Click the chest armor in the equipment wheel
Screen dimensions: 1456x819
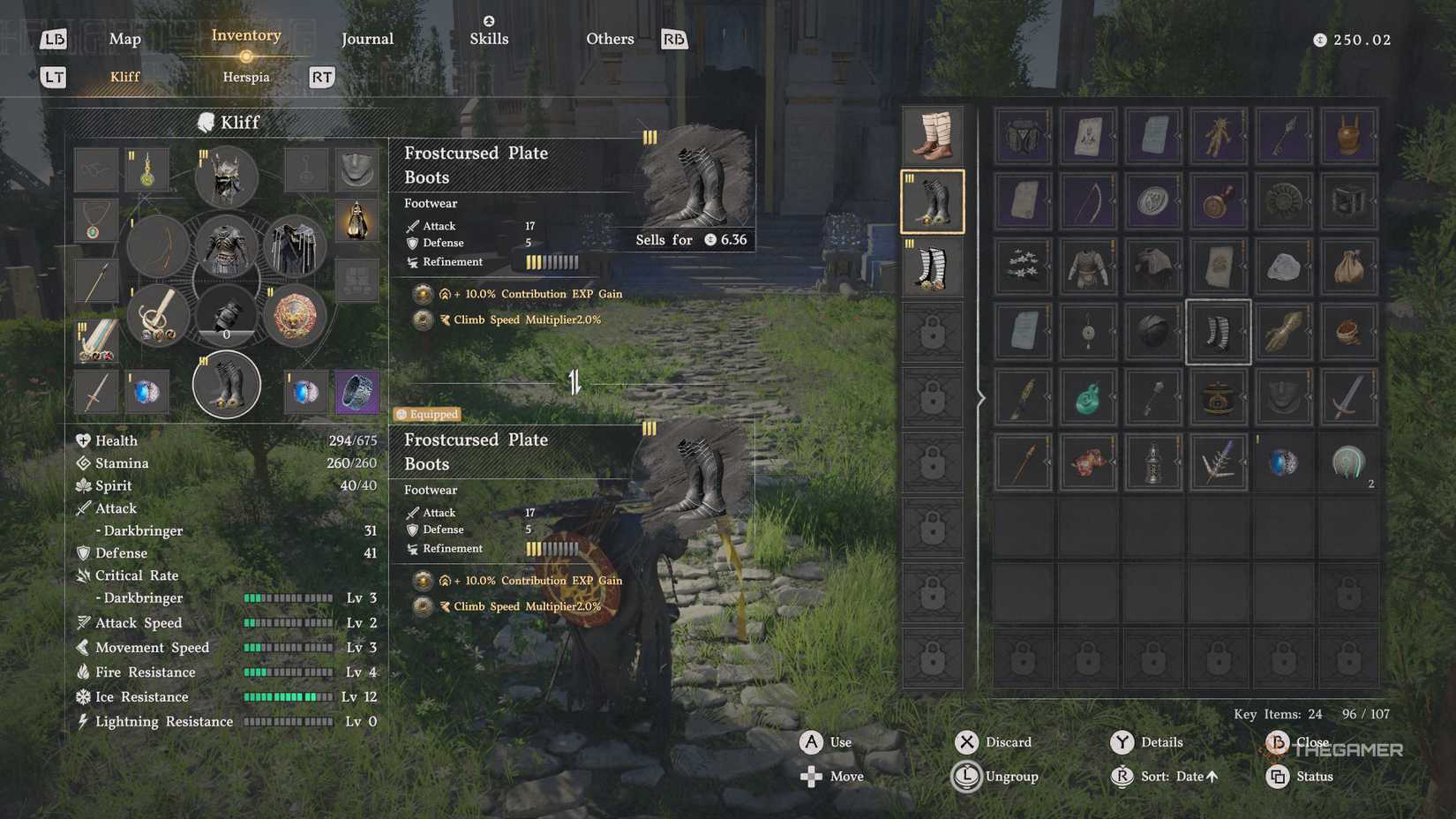coord(226,247)
